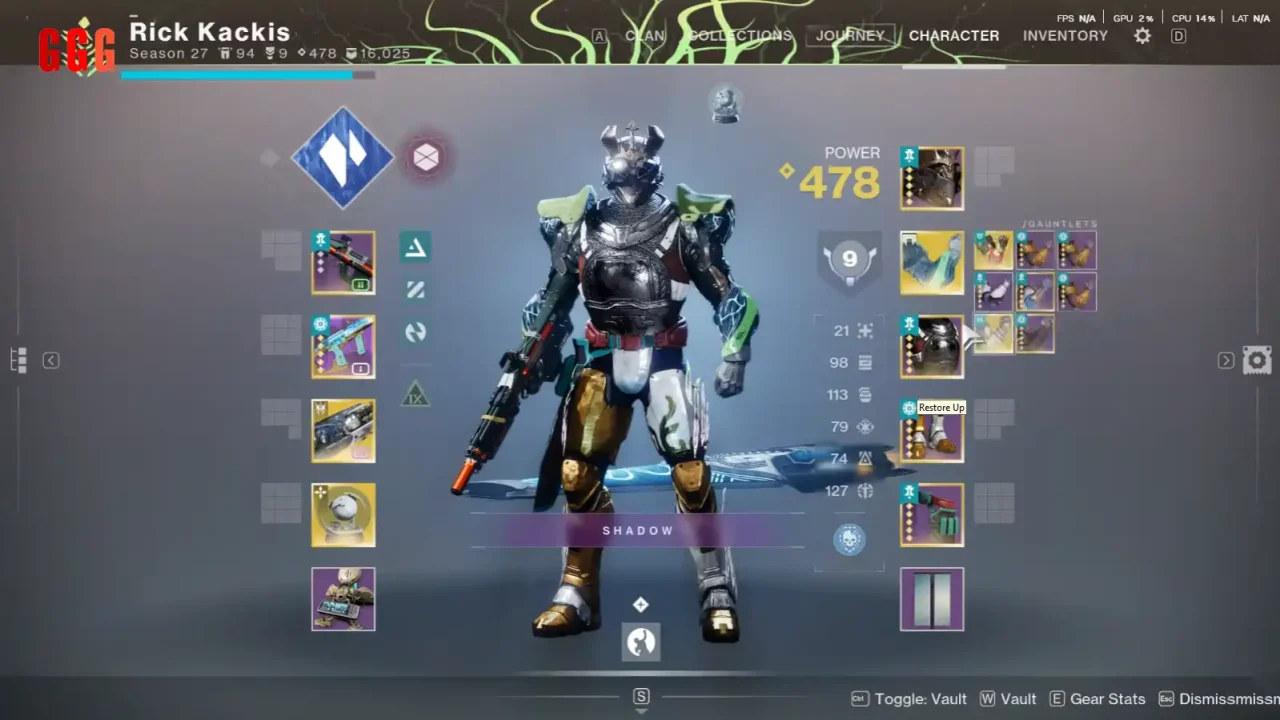Image resolution: width=1280 pixels, height=720 pixels.
Task: Select the circular class ability icon
Action: point(415,333)
